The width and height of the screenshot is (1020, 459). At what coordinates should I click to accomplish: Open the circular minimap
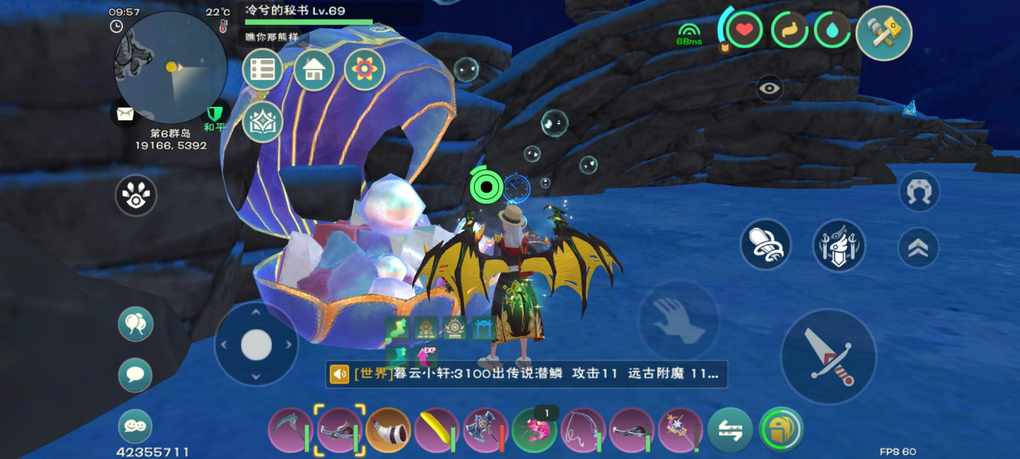[171, 66]
